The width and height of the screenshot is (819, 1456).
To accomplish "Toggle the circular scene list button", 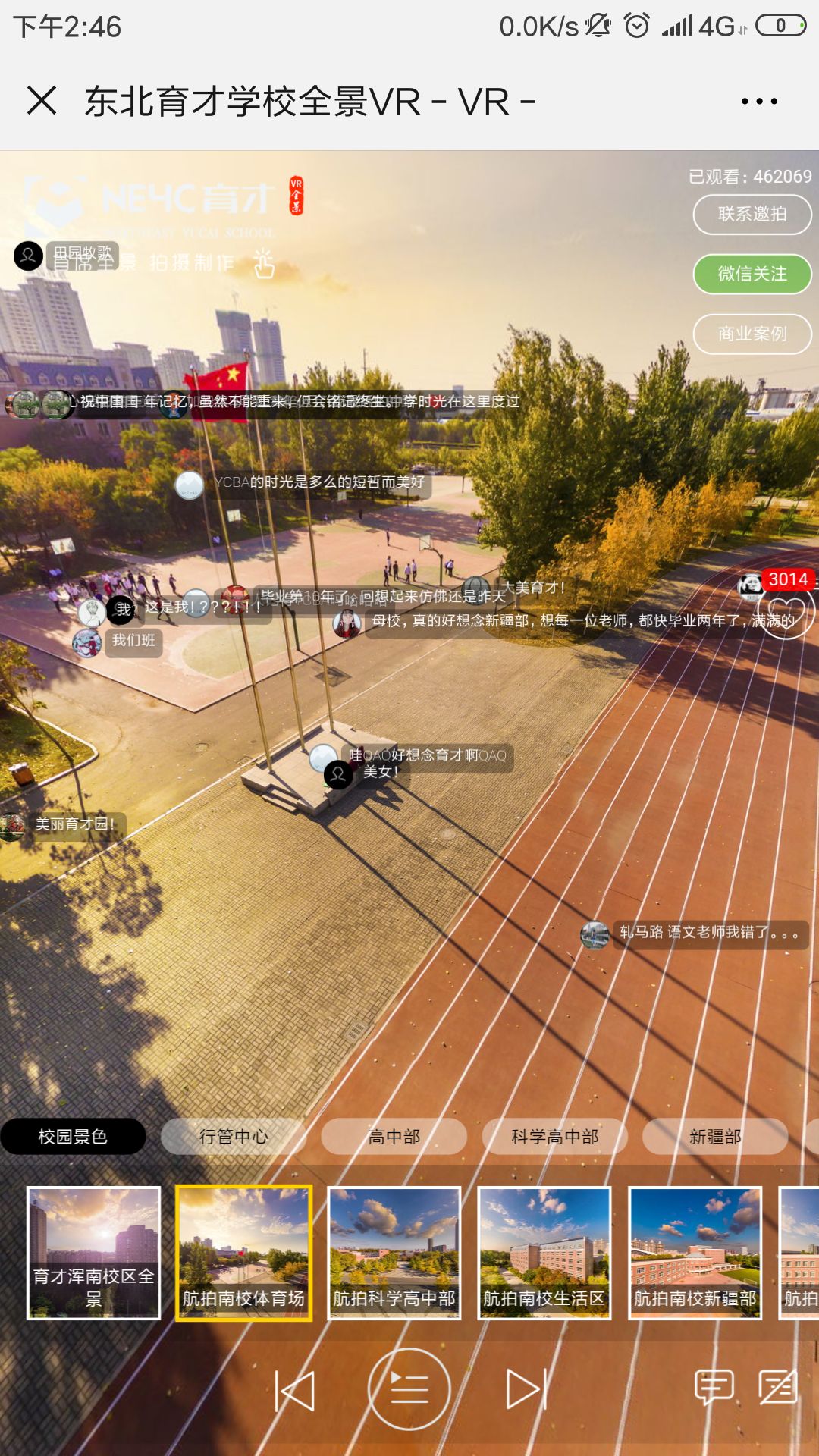I will (x=409, y=1390).
